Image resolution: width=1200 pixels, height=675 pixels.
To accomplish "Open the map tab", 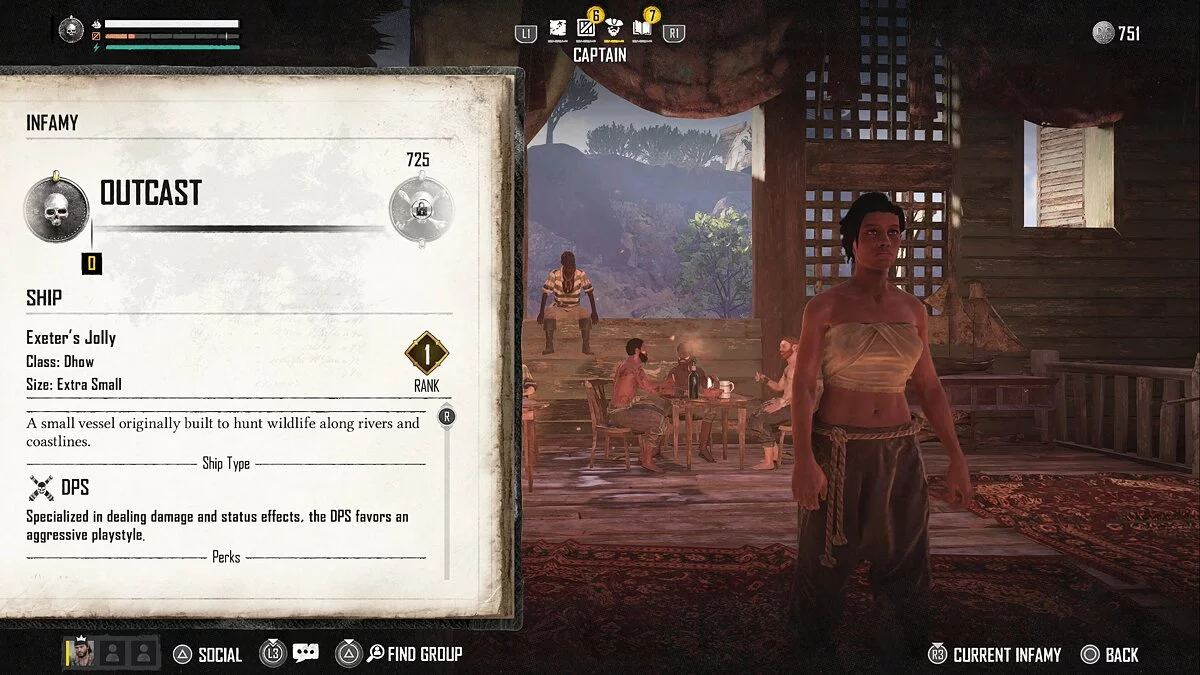I will click(558, 30).
